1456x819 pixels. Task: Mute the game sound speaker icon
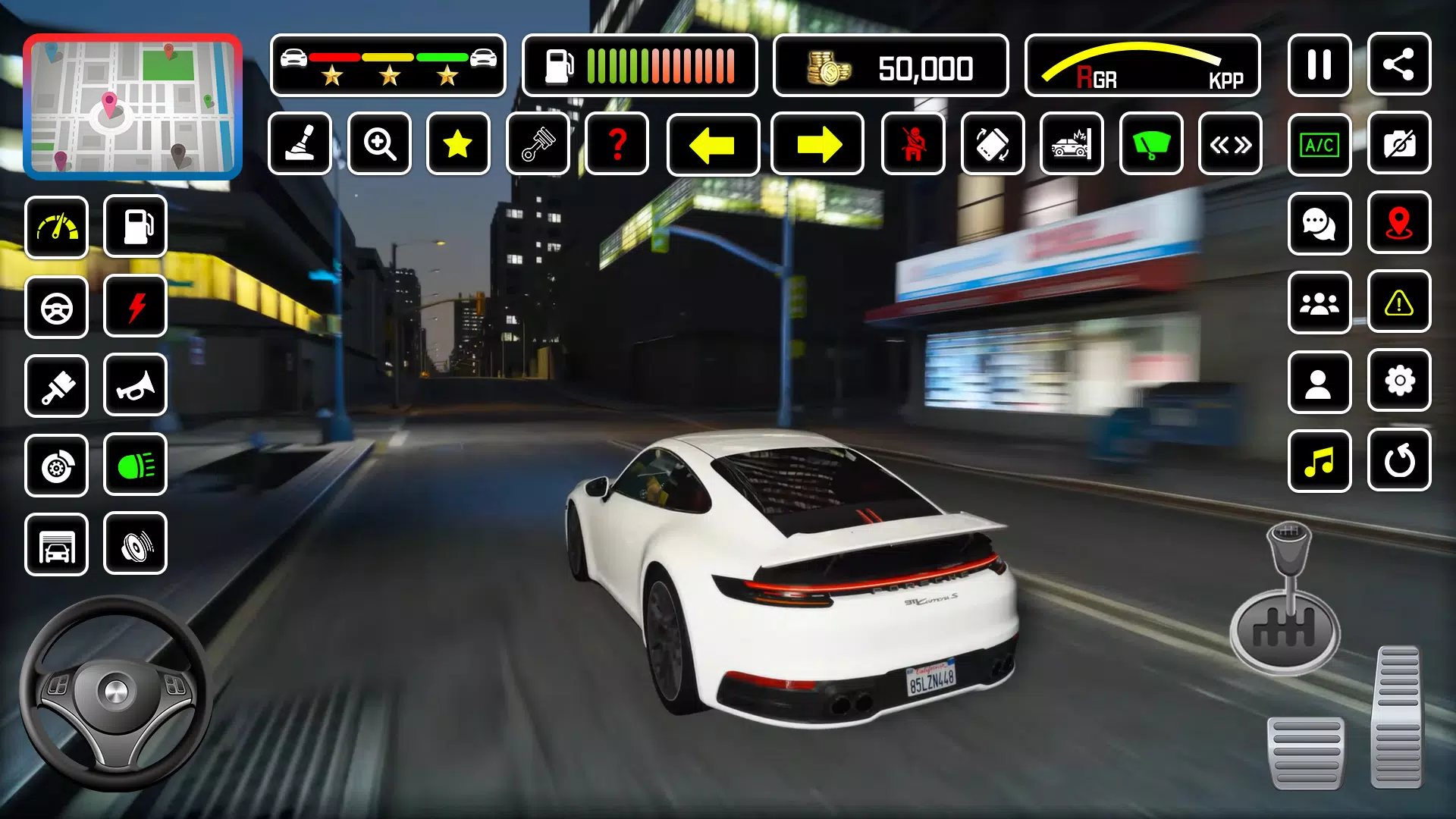point(135,544)
